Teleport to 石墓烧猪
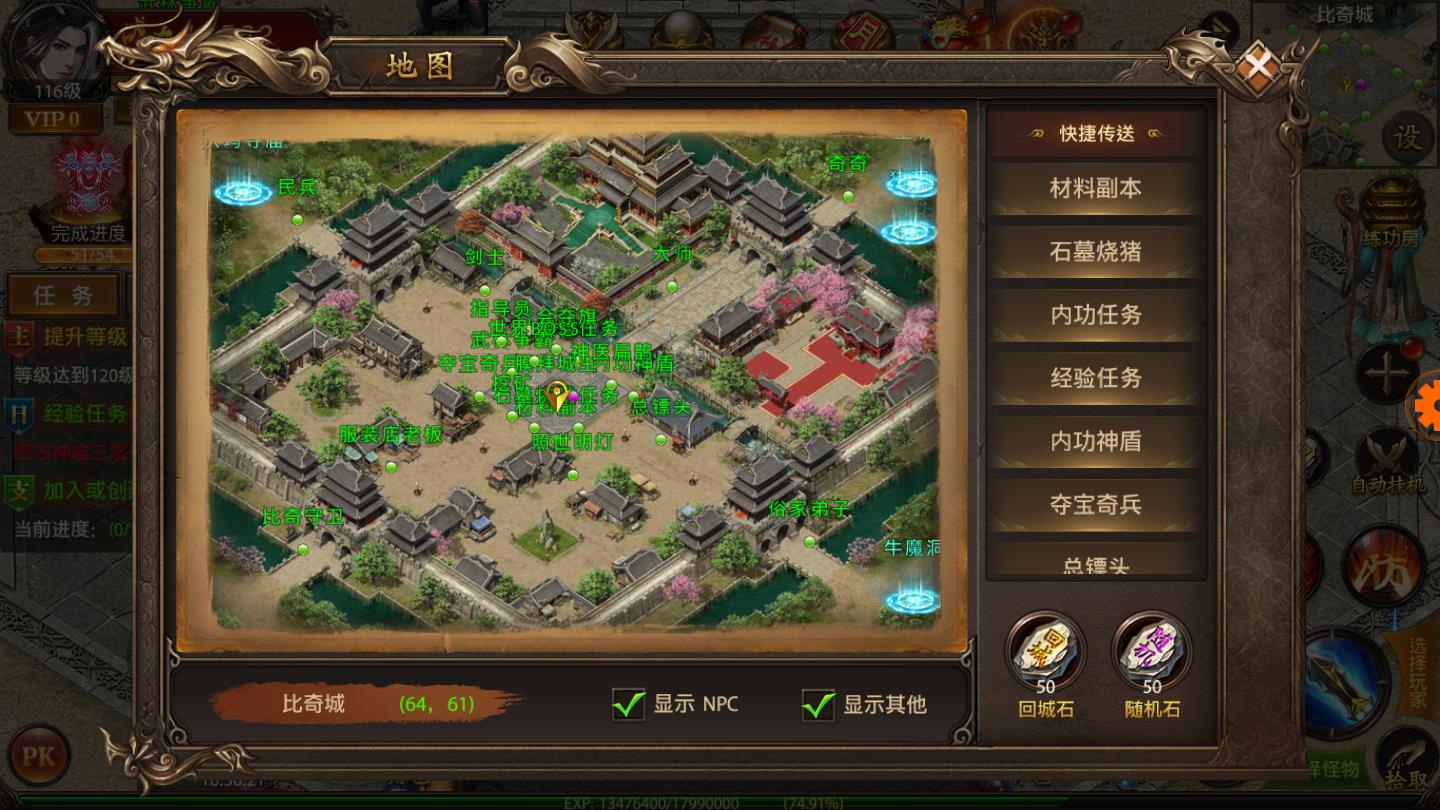 point(1094,252)
